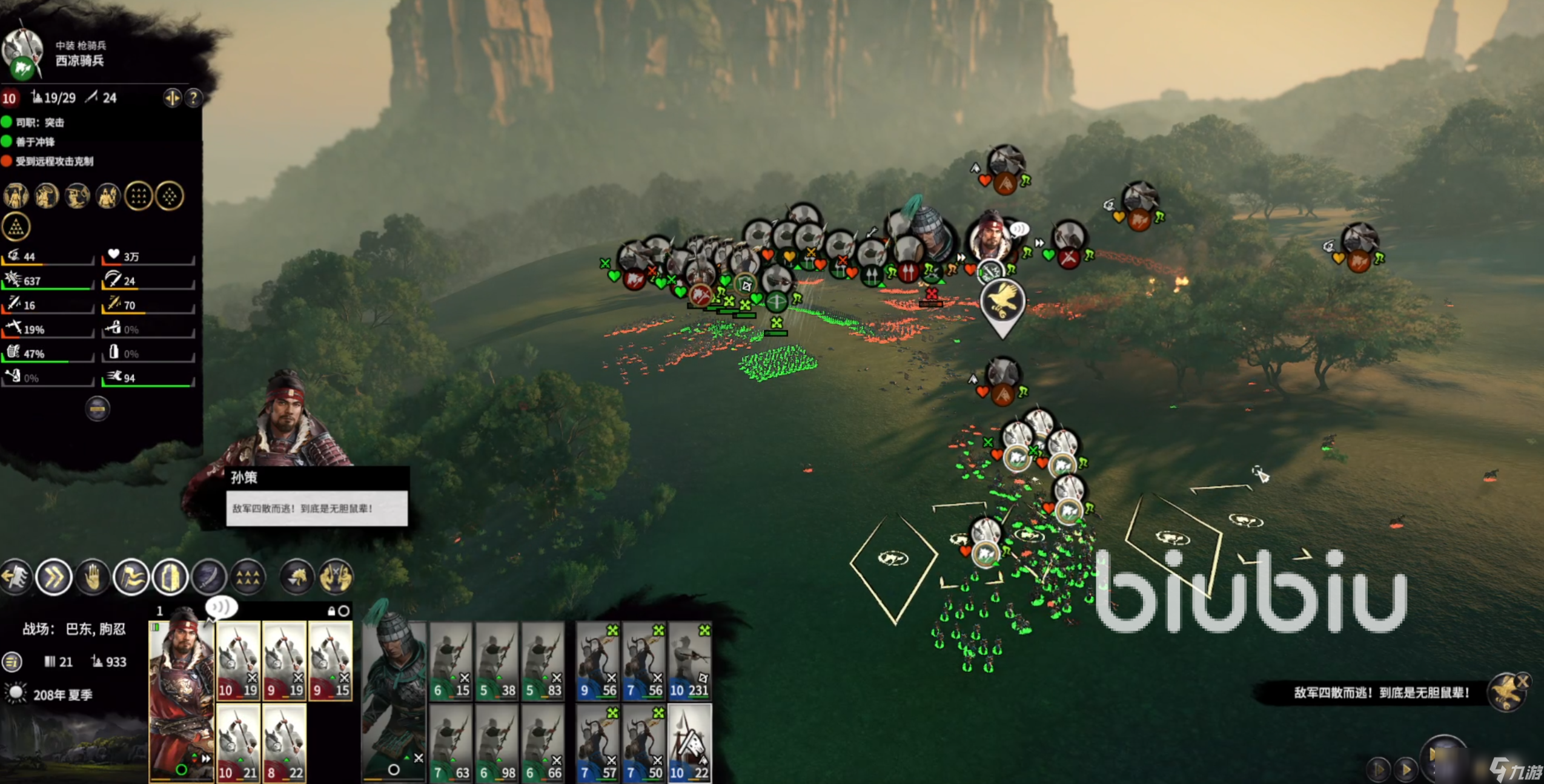
Task: Toggle the run double-chevron command button
Action: coord(54,577)
